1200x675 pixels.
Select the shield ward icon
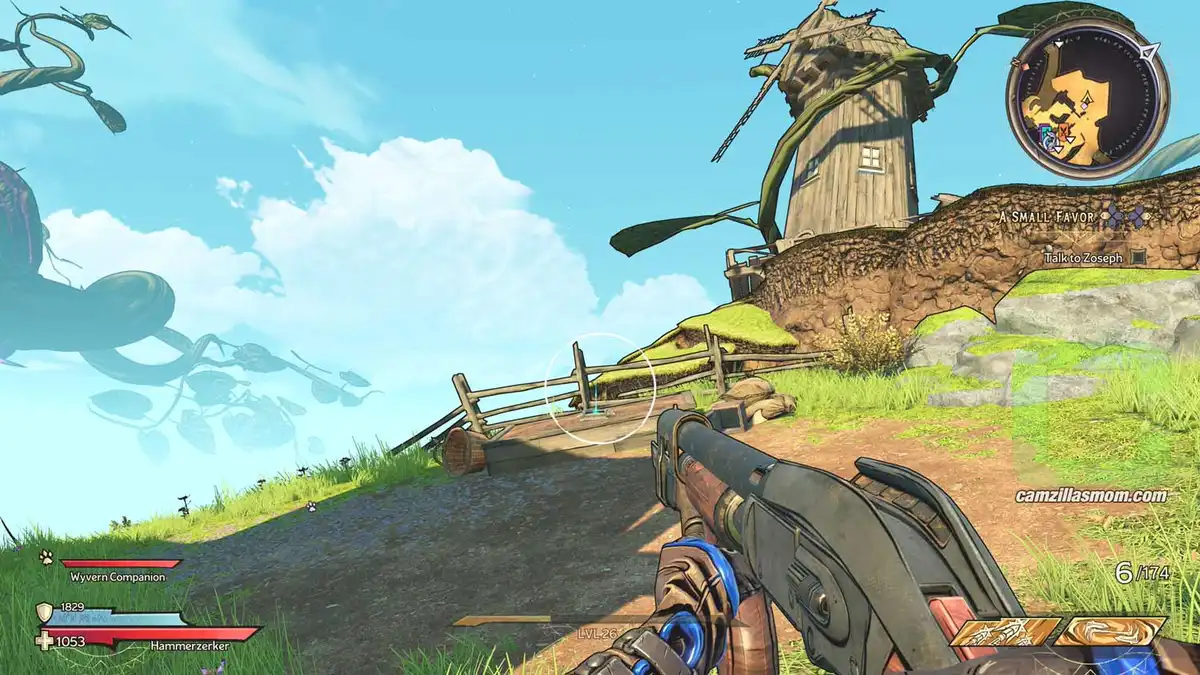coord(44,612)
